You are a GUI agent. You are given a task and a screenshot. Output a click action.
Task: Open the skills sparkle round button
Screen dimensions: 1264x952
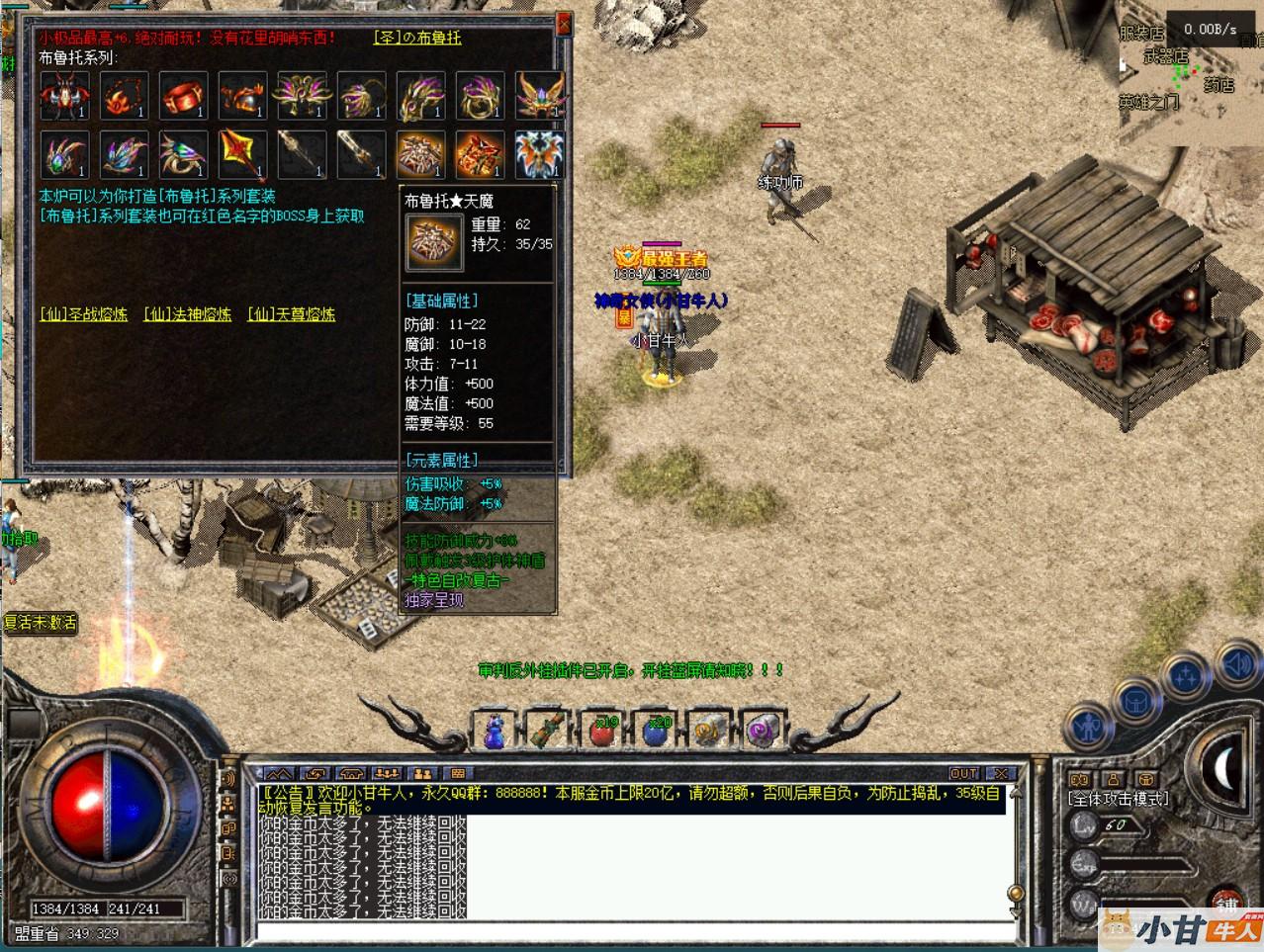click(1187, 677)
